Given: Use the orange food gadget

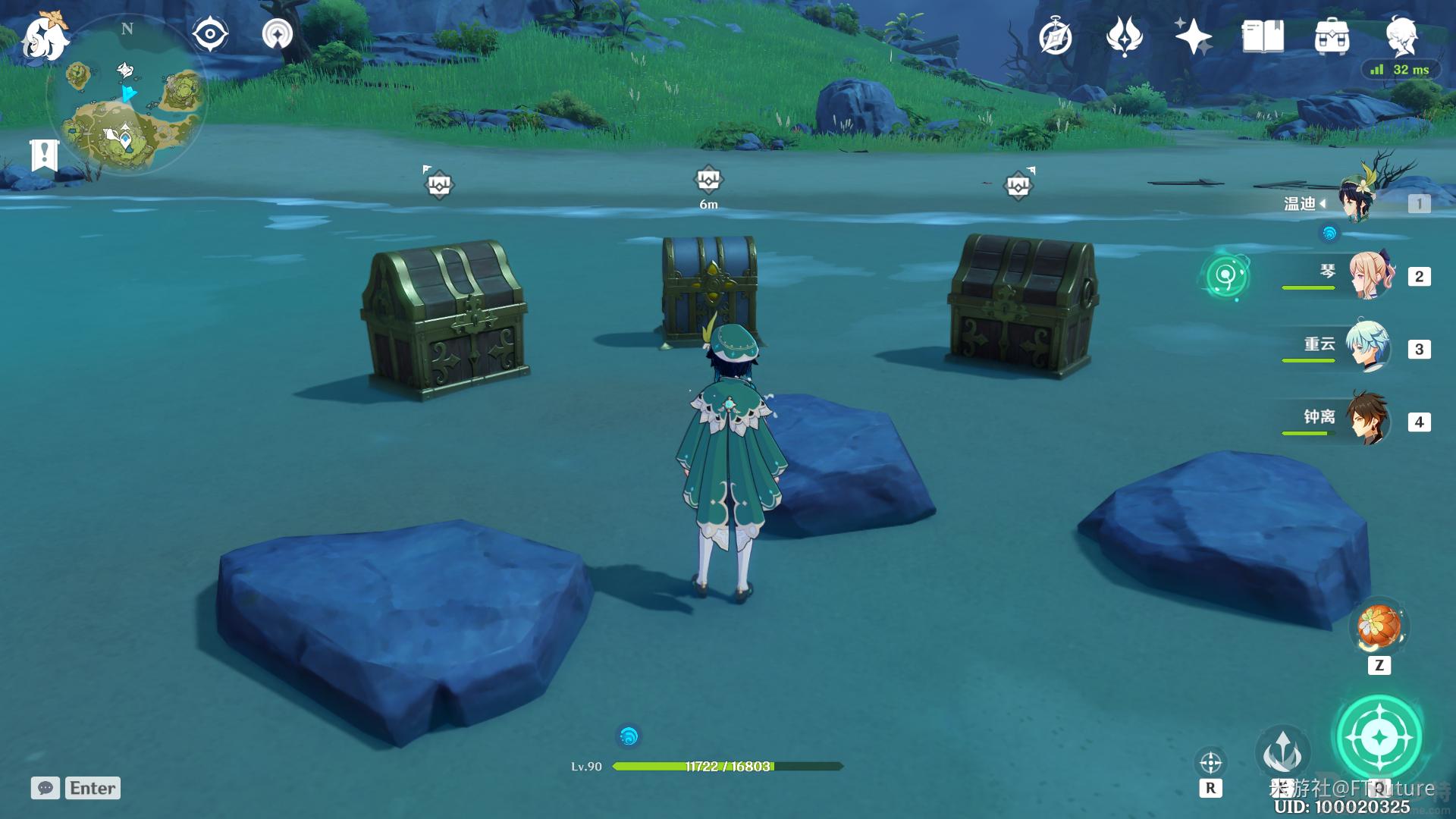Looking at the screenshot, I should pyautogui.click(x=1379, y=627).
